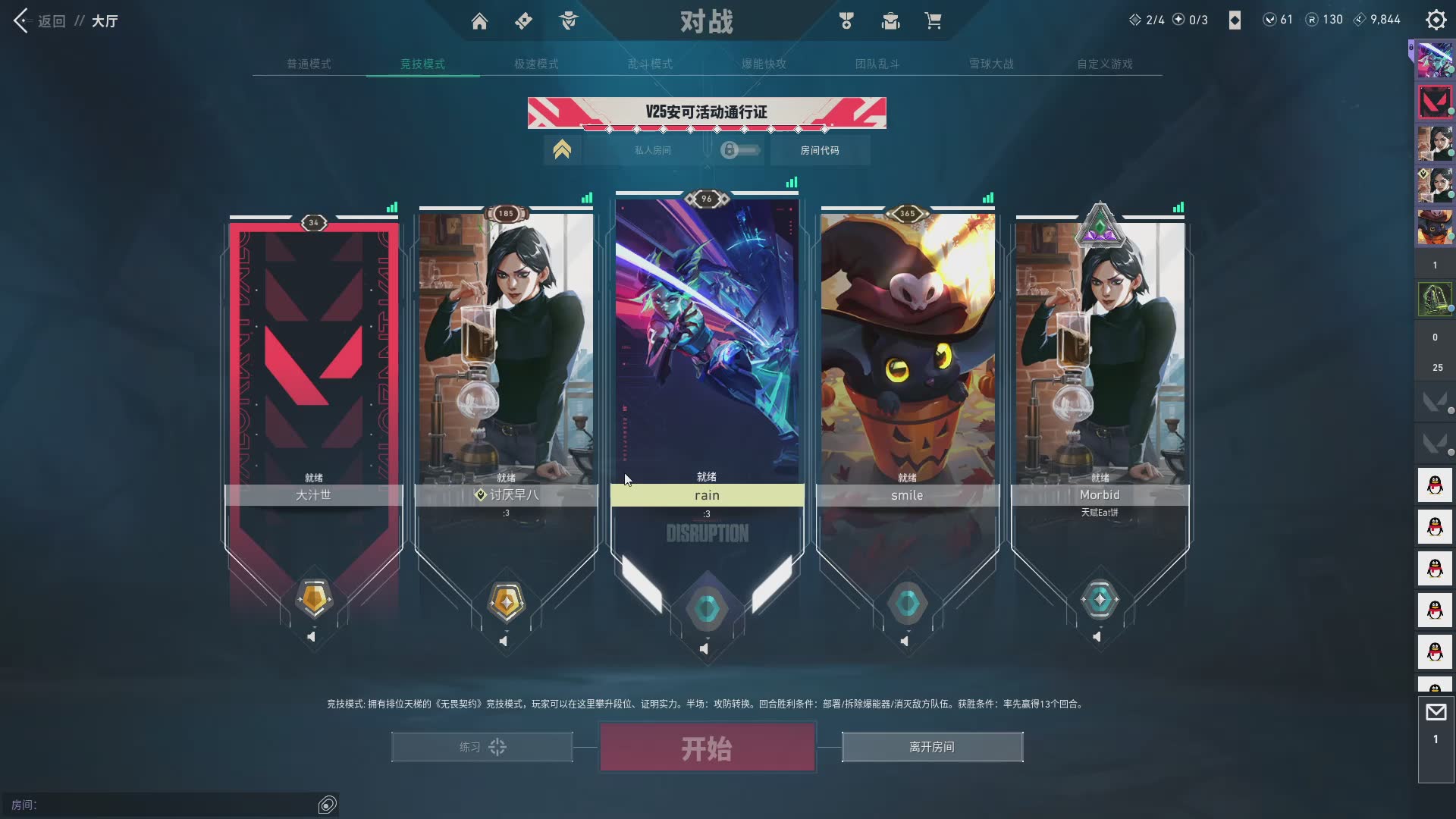Viewport: 1456px width, 819px height.
Task: Switch to the 乱斗模式 tab
Action: (x=650, y=64)
